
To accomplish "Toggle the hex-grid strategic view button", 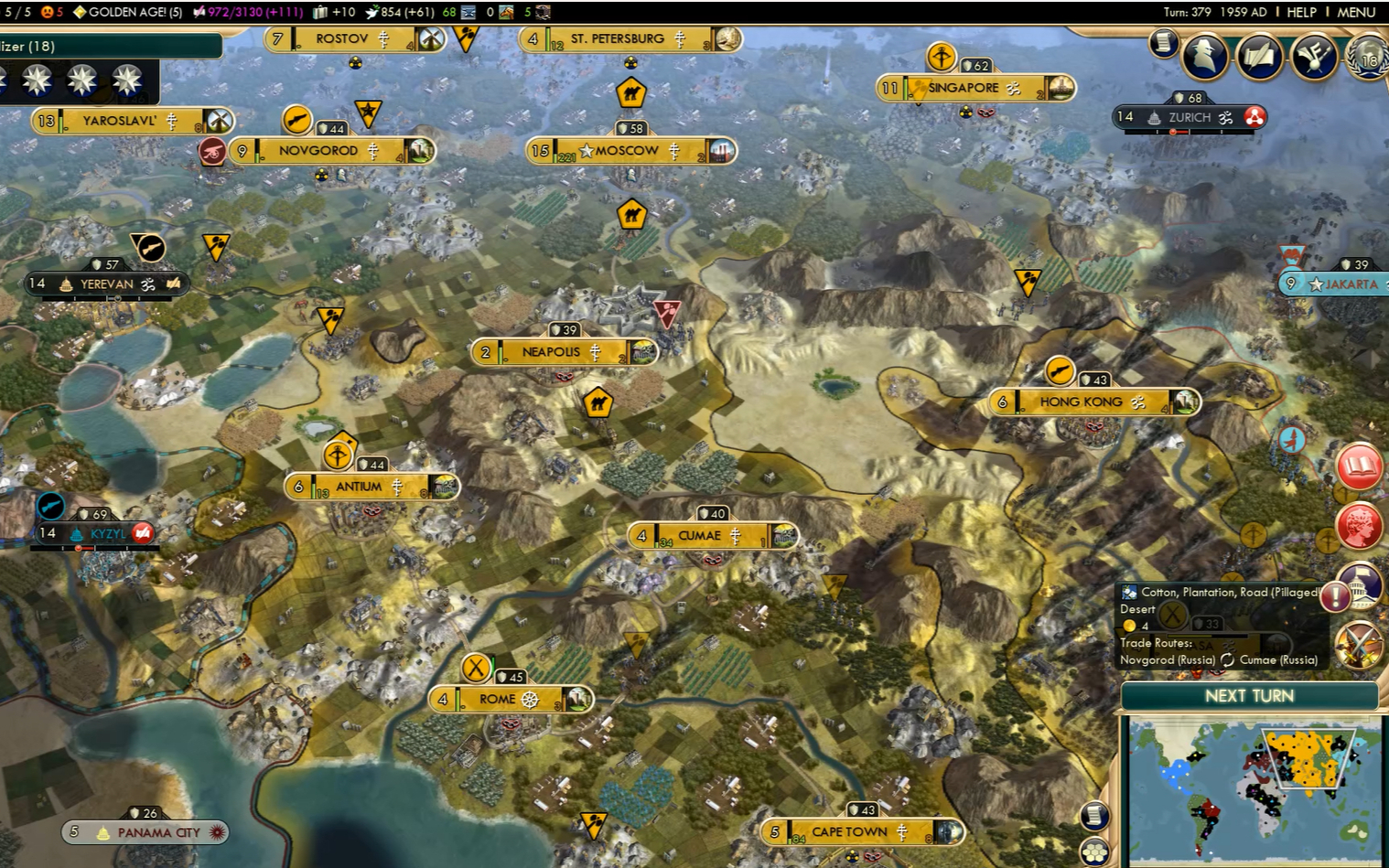I will coord(1094,852).
